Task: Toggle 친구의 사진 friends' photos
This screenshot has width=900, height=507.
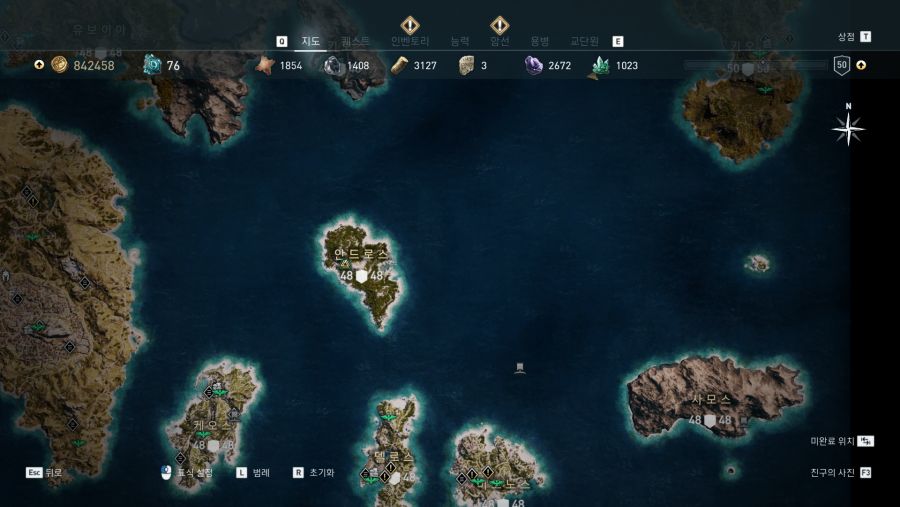Action: pyautogui.click(x=832, y=472)
